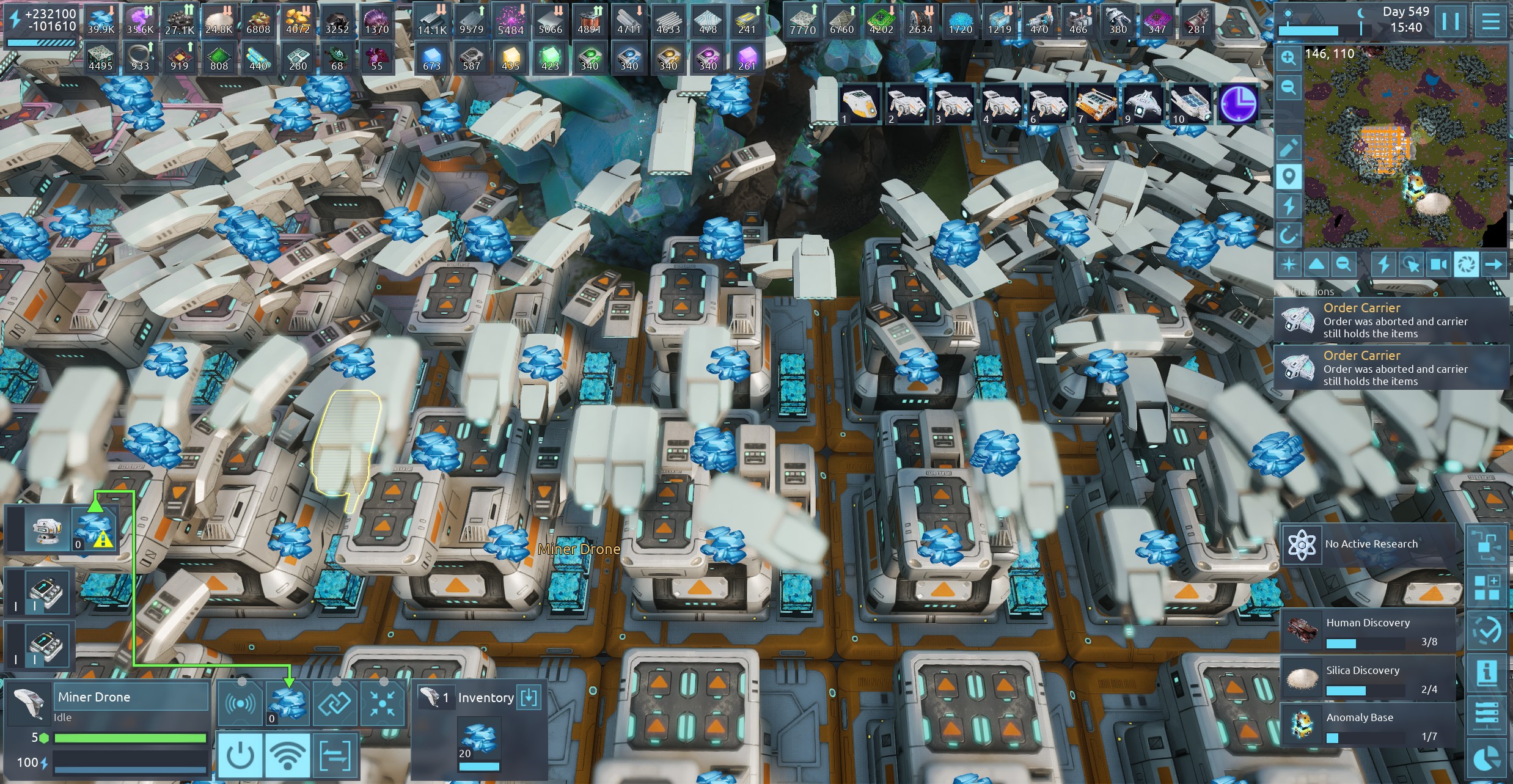Zoom out on the minimap
Screen dimensions: 1513x784
point(1288,87)
